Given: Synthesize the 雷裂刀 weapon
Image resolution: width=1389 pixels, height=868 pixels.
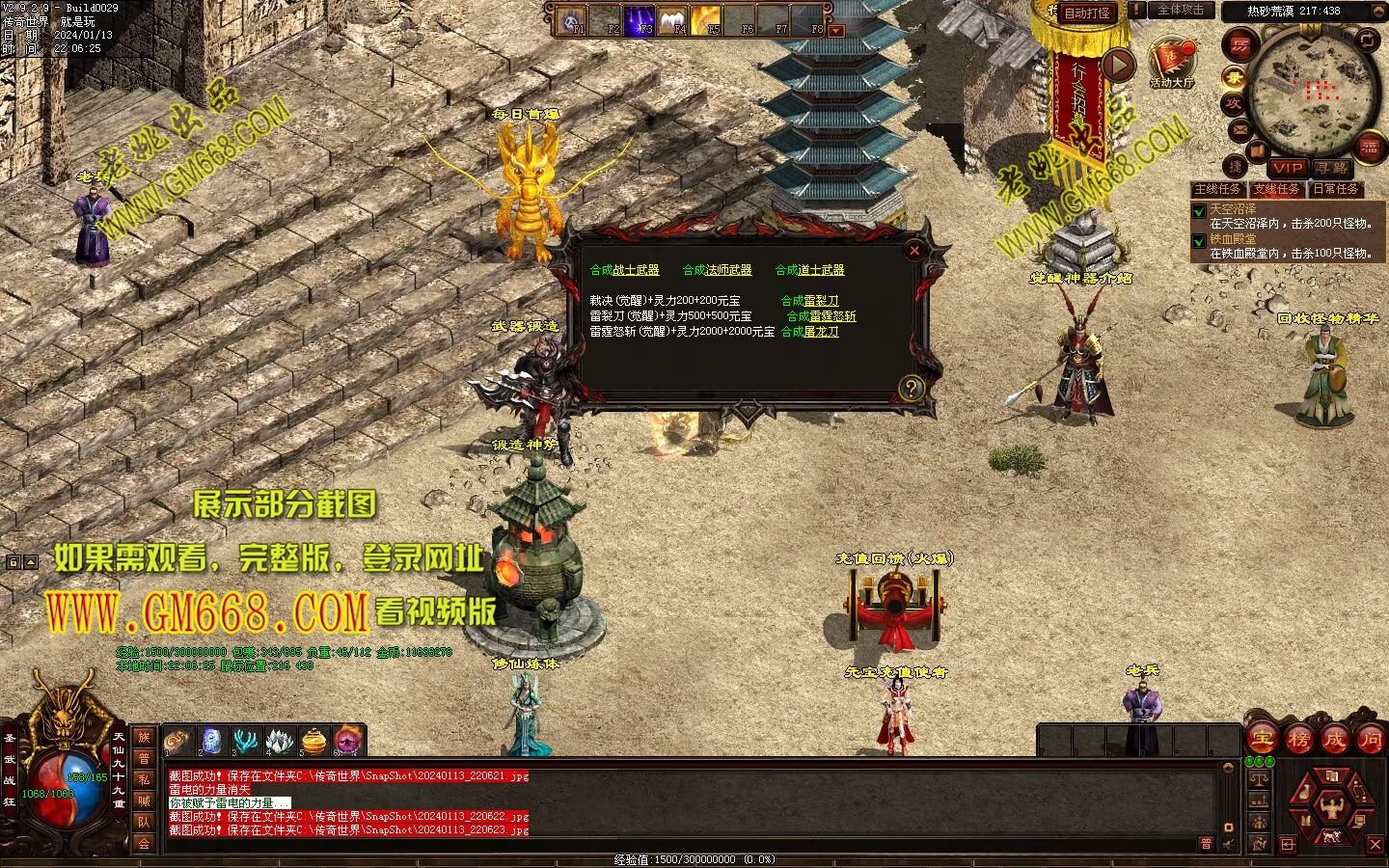Looking at the screenshot, I should [809, 301].
